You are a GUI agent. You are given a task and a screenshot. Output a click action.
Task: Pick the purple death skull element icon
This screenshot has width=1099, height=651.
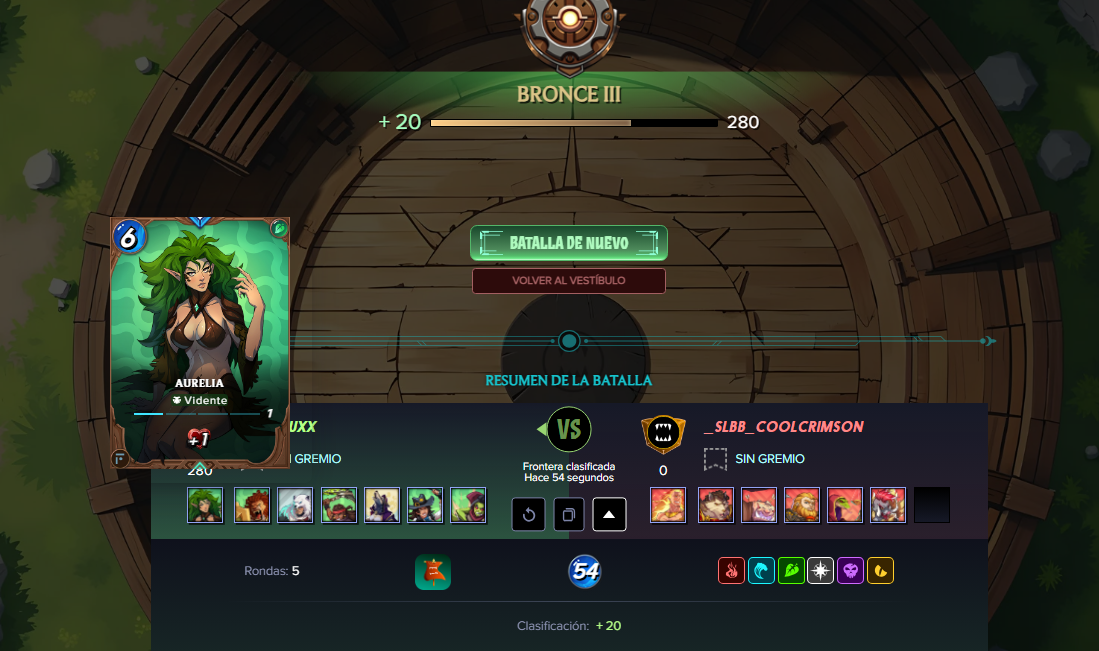[851, 571]
